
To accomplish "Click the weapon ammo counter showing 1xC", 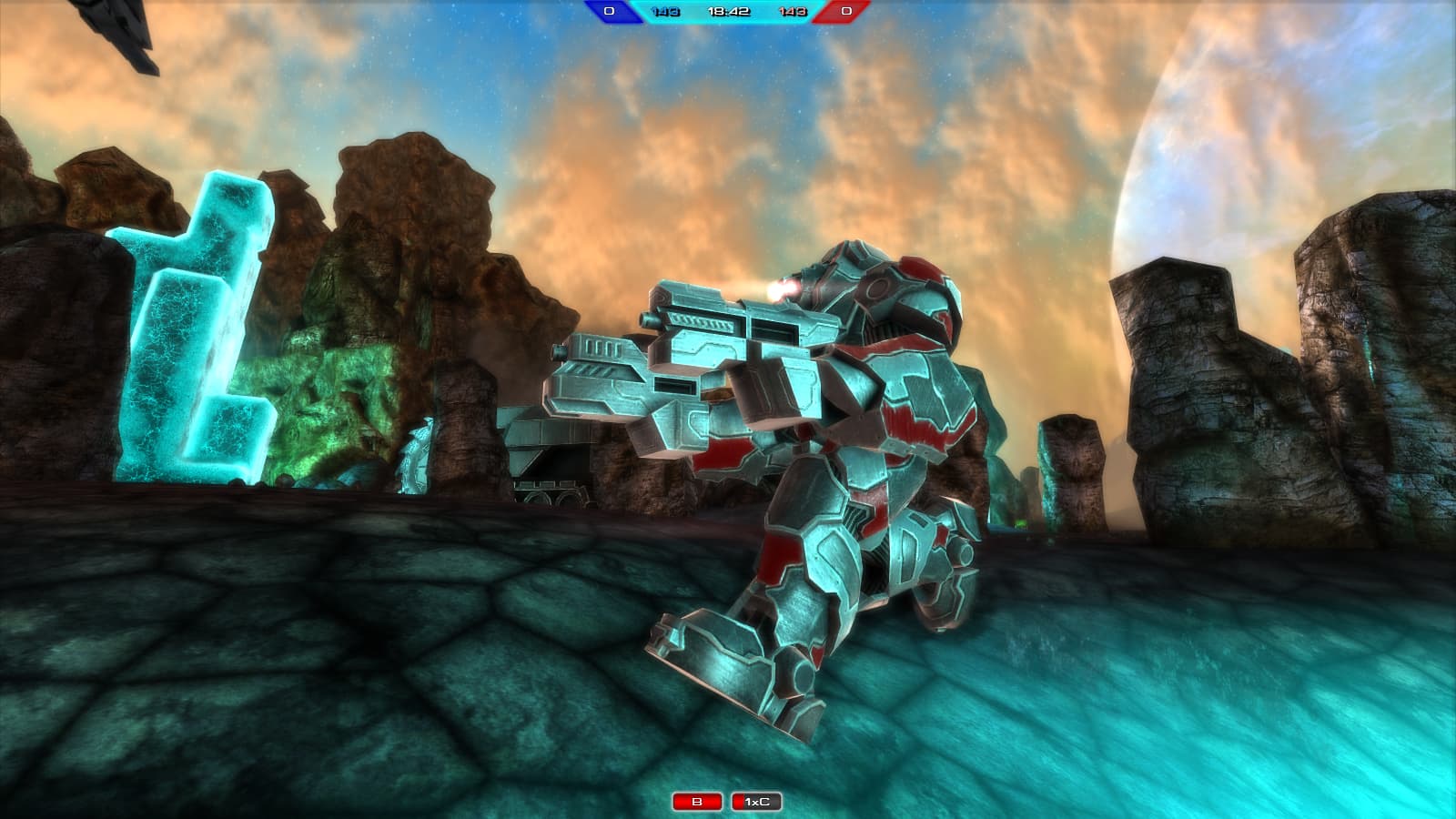I will click(758, 801).
